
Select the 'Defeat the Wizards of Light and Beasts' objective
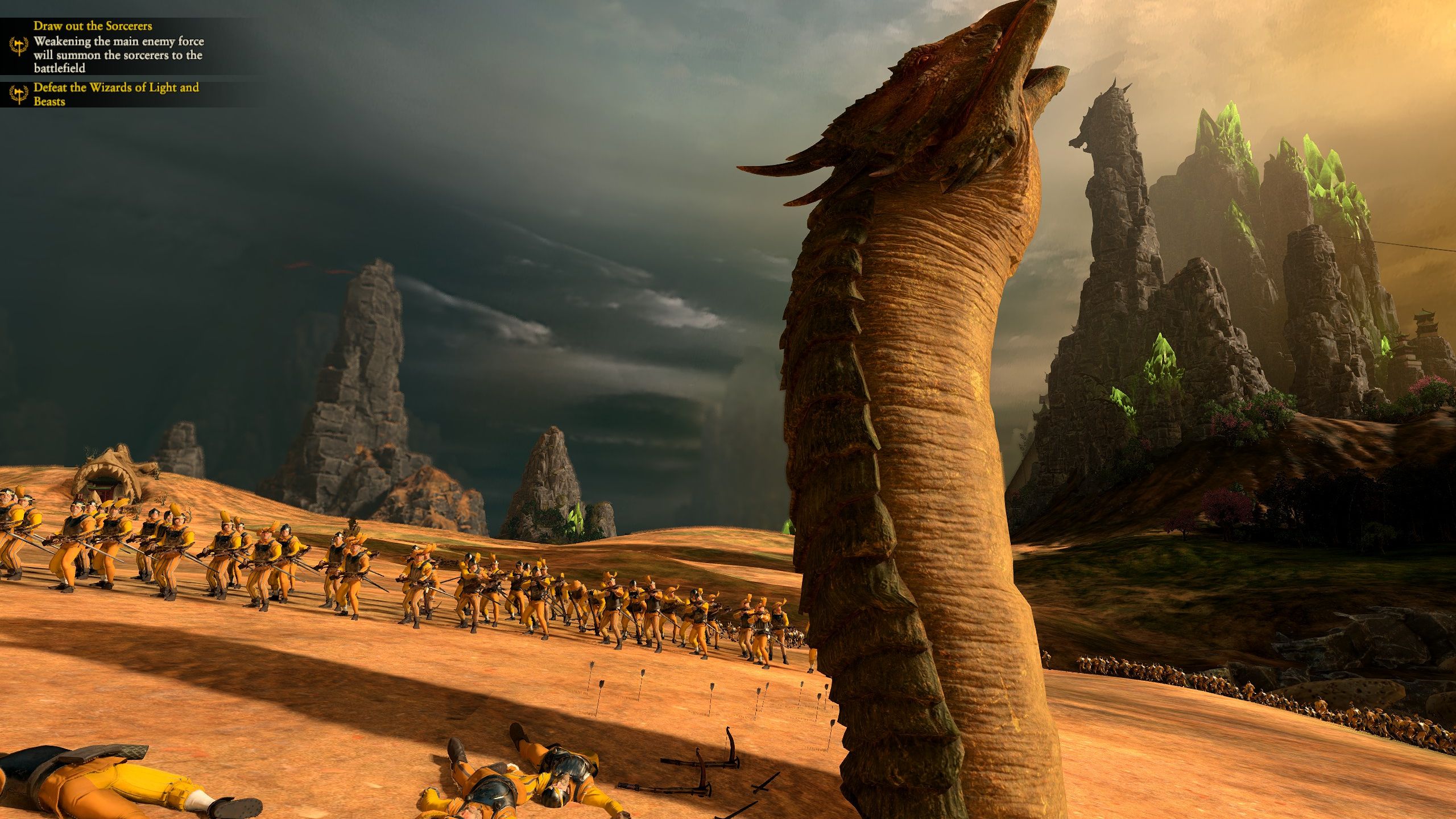pyautogui.click(x=116, y=94)
